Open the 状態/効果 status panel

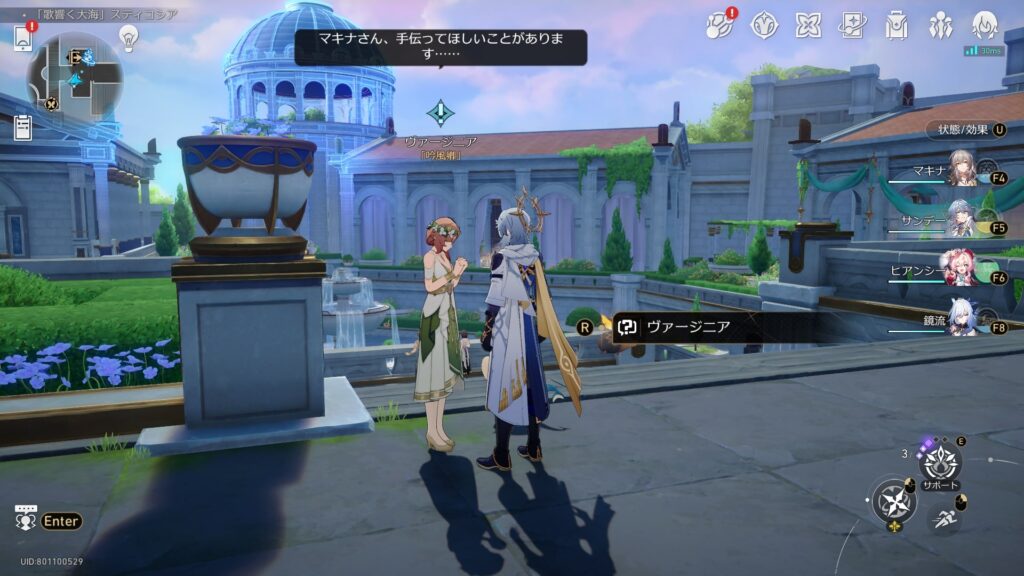[965, 130]
